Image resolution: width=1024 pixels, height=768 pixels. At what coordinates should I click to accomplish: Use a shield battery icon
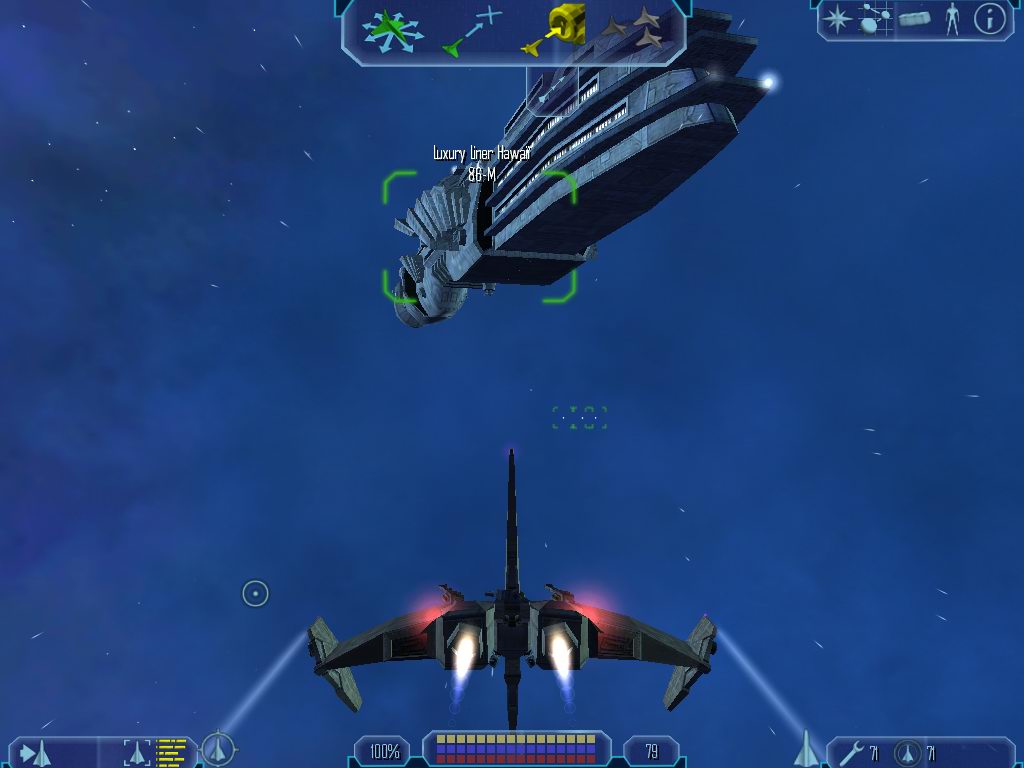tap(907, 752)
